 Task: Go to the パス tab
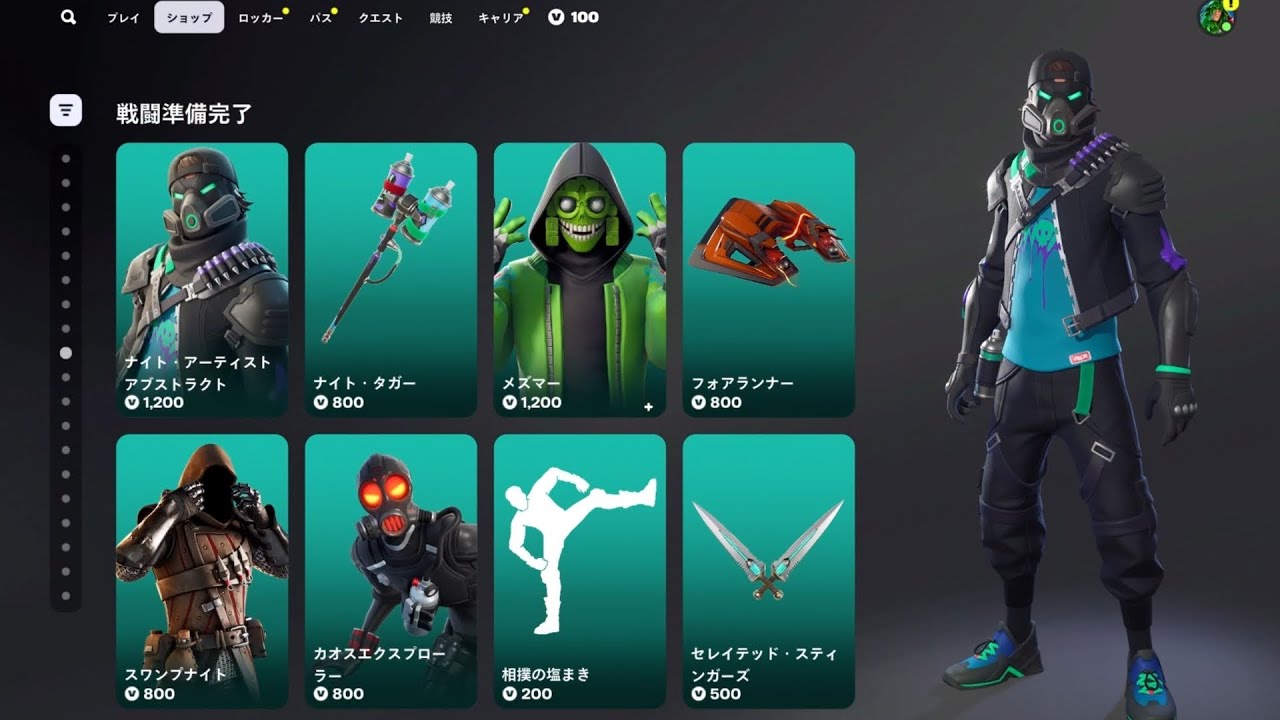pos(320,17)
